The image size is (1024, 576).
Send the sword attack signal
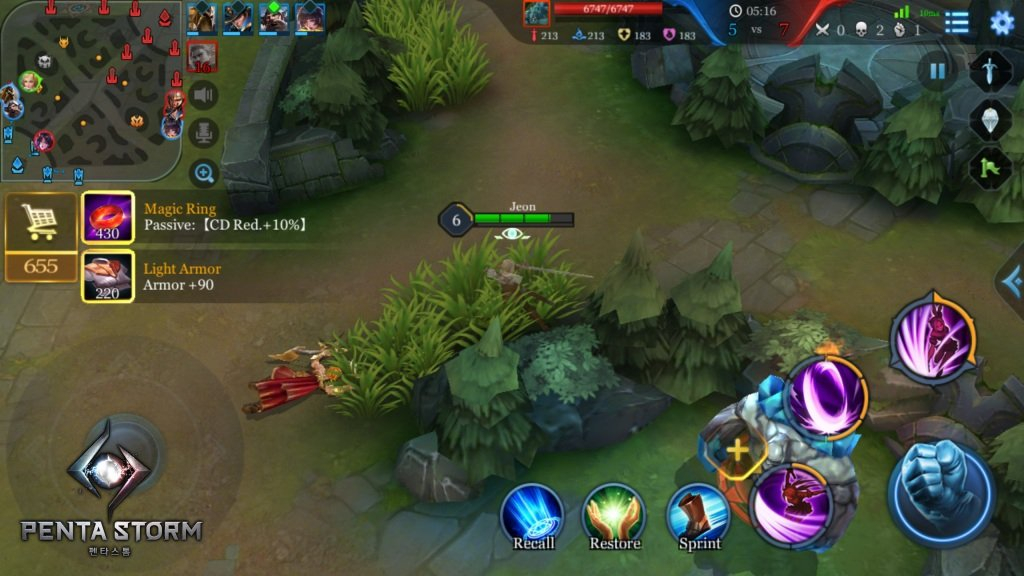(990, 72)
